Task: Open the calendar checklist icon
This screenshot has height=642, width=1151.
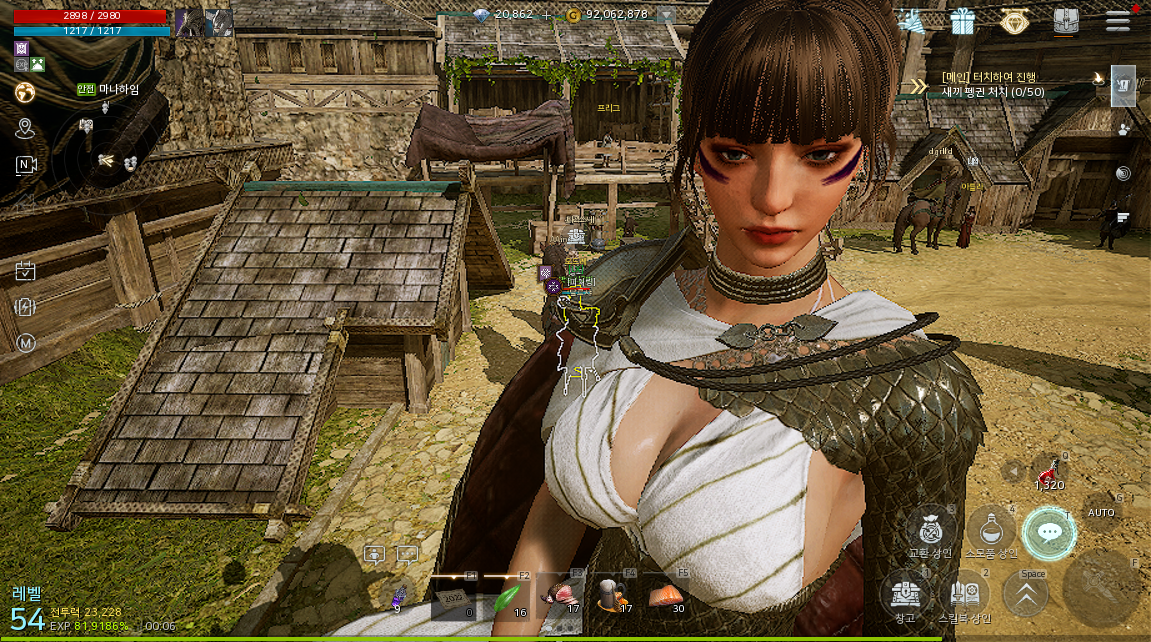Action: point(25,270)
